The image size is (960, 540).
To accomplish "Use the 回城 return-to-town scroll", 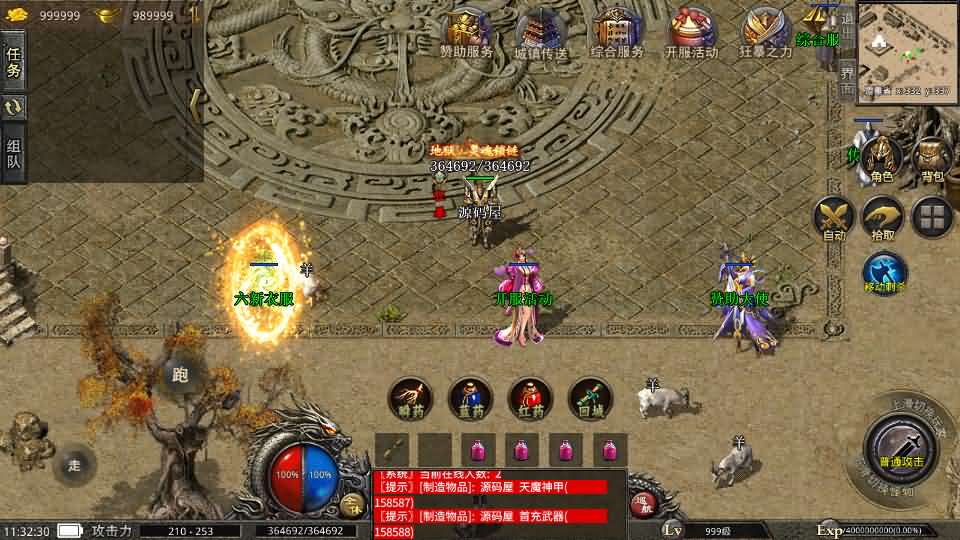I will pos(590,398).
